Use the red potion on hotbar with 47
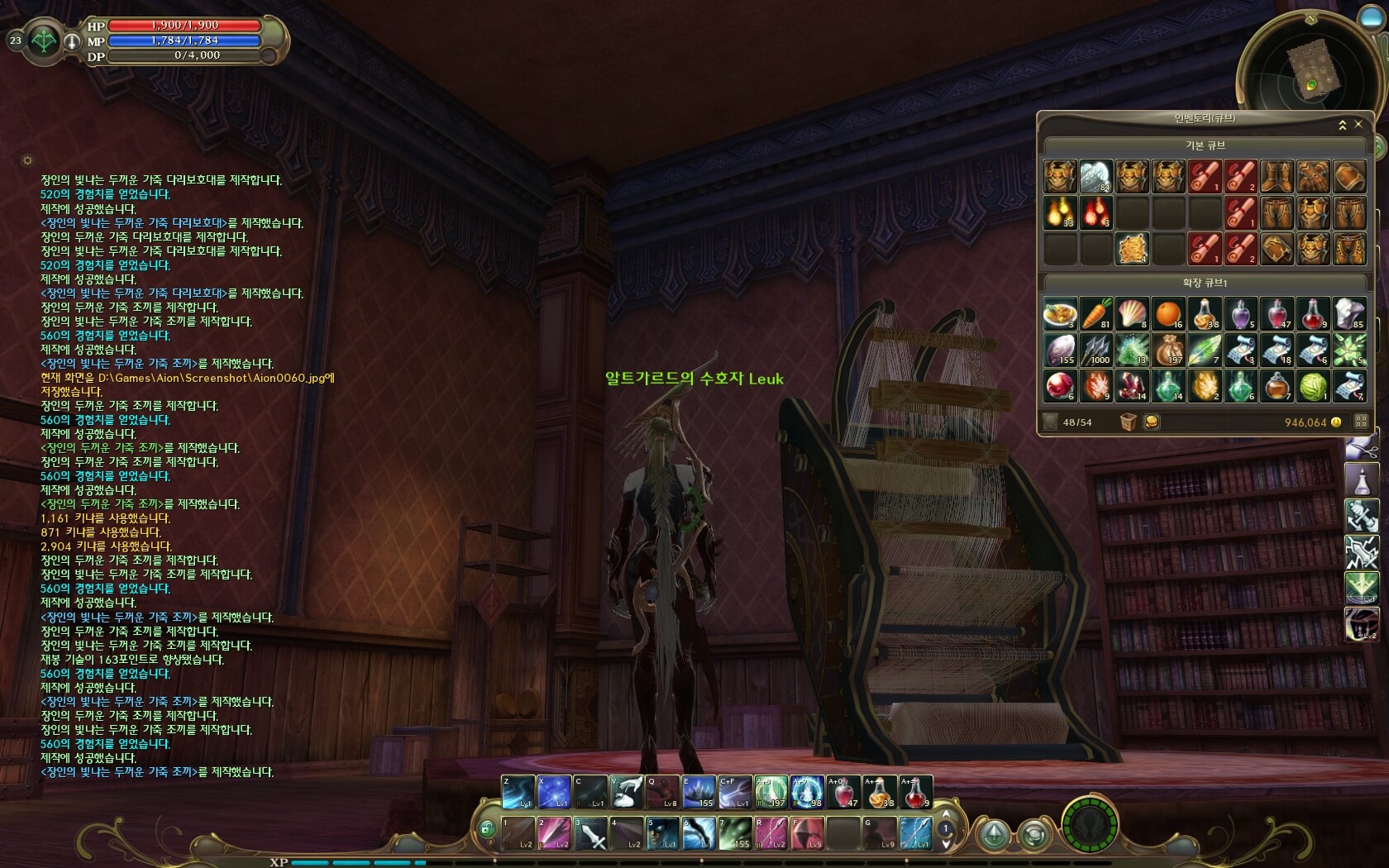 click(842, 792)
